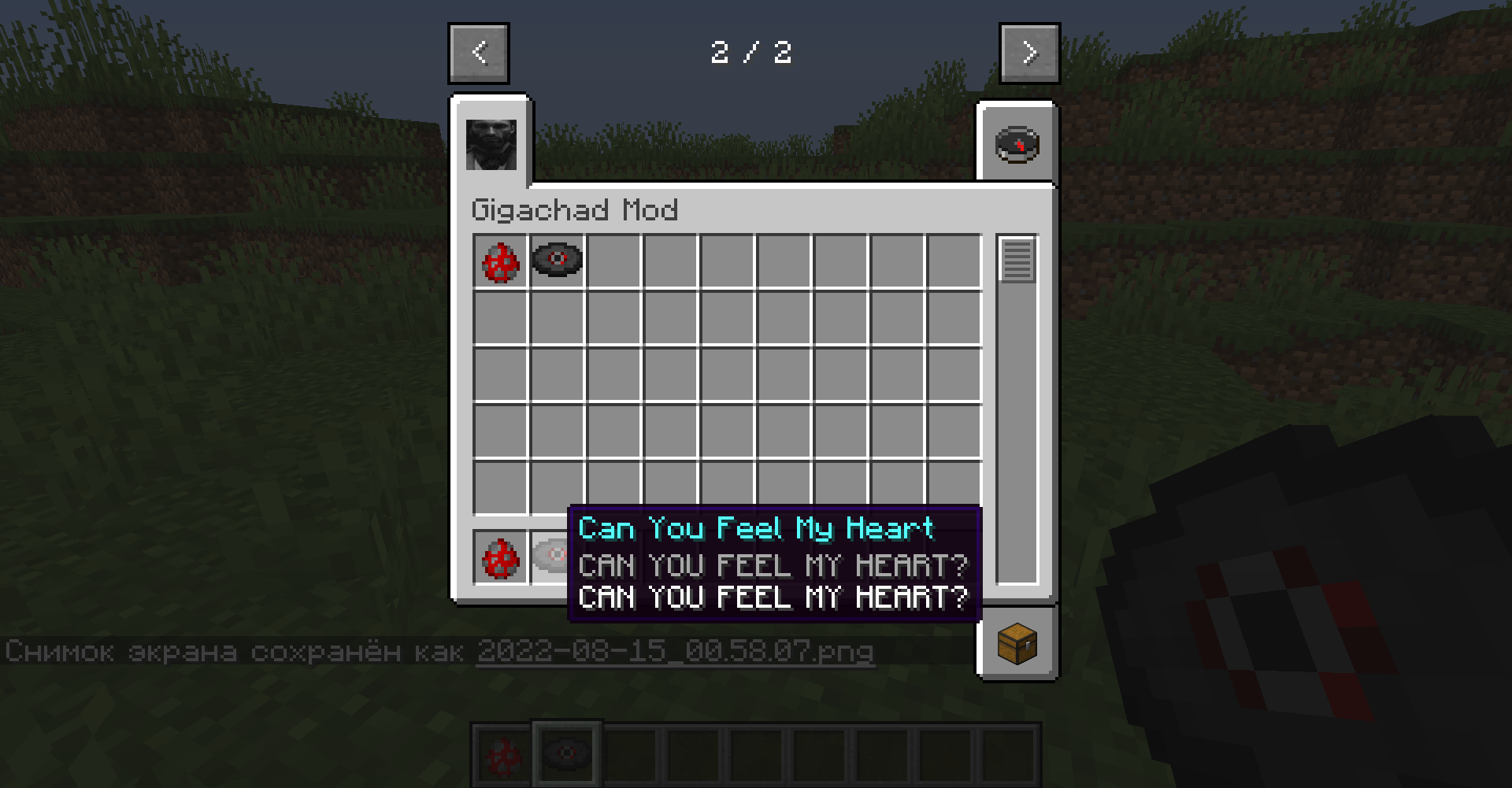Viewport: 1512px width, 788px height.
Task: Select the Gigachad heart item in the top slot
Action: [500, 262]
